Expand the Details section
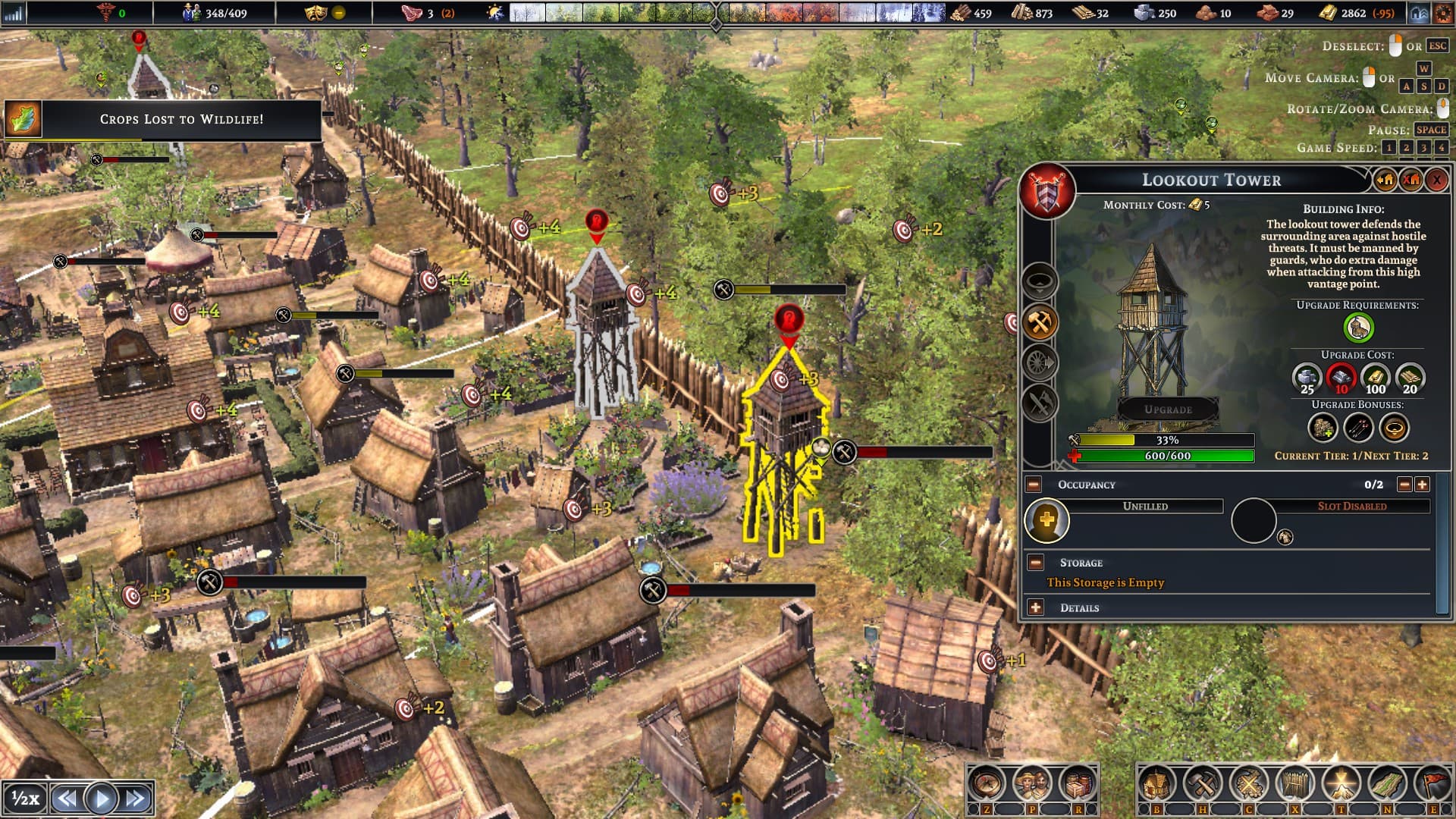Viewport: 1456px width, 819px height. click(x=1036, y=607)
